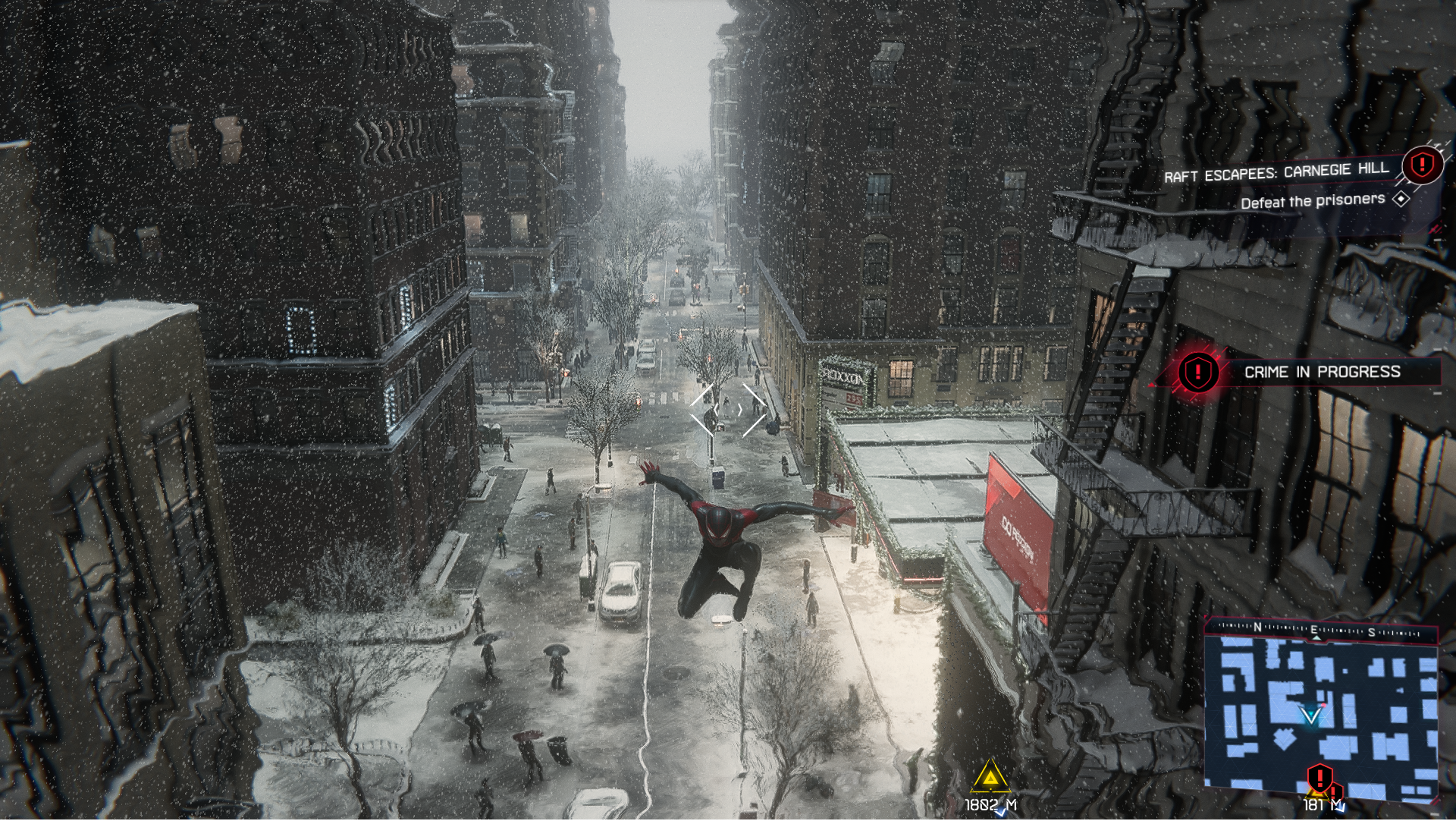Select the Defeat the prisoners objective line
The width and height of the screenshot is (1456, 821).
coord(1313,201)
